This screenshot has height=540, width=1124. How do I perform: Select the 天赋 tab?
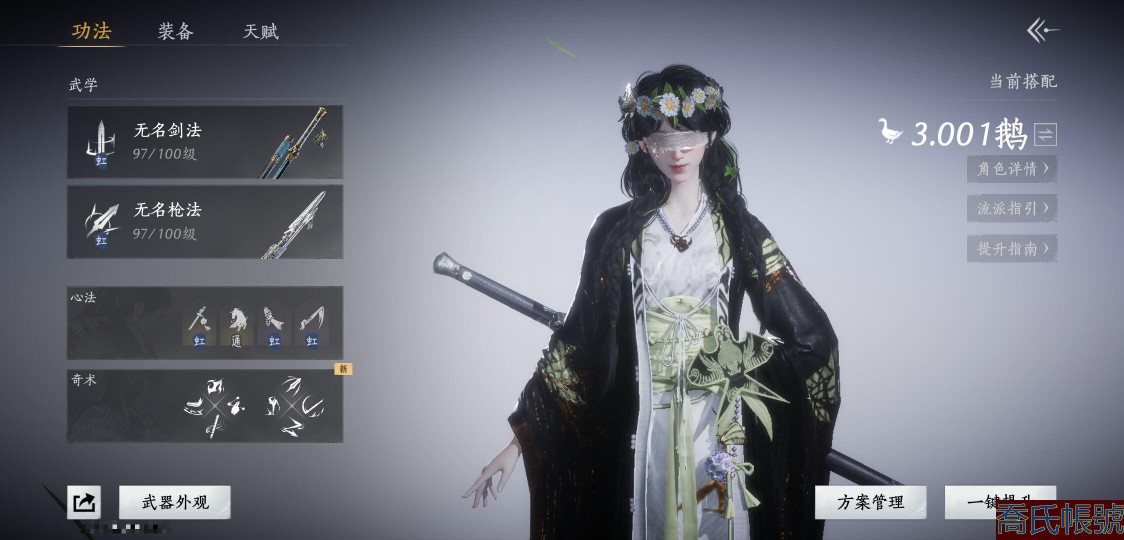[261, 31]
